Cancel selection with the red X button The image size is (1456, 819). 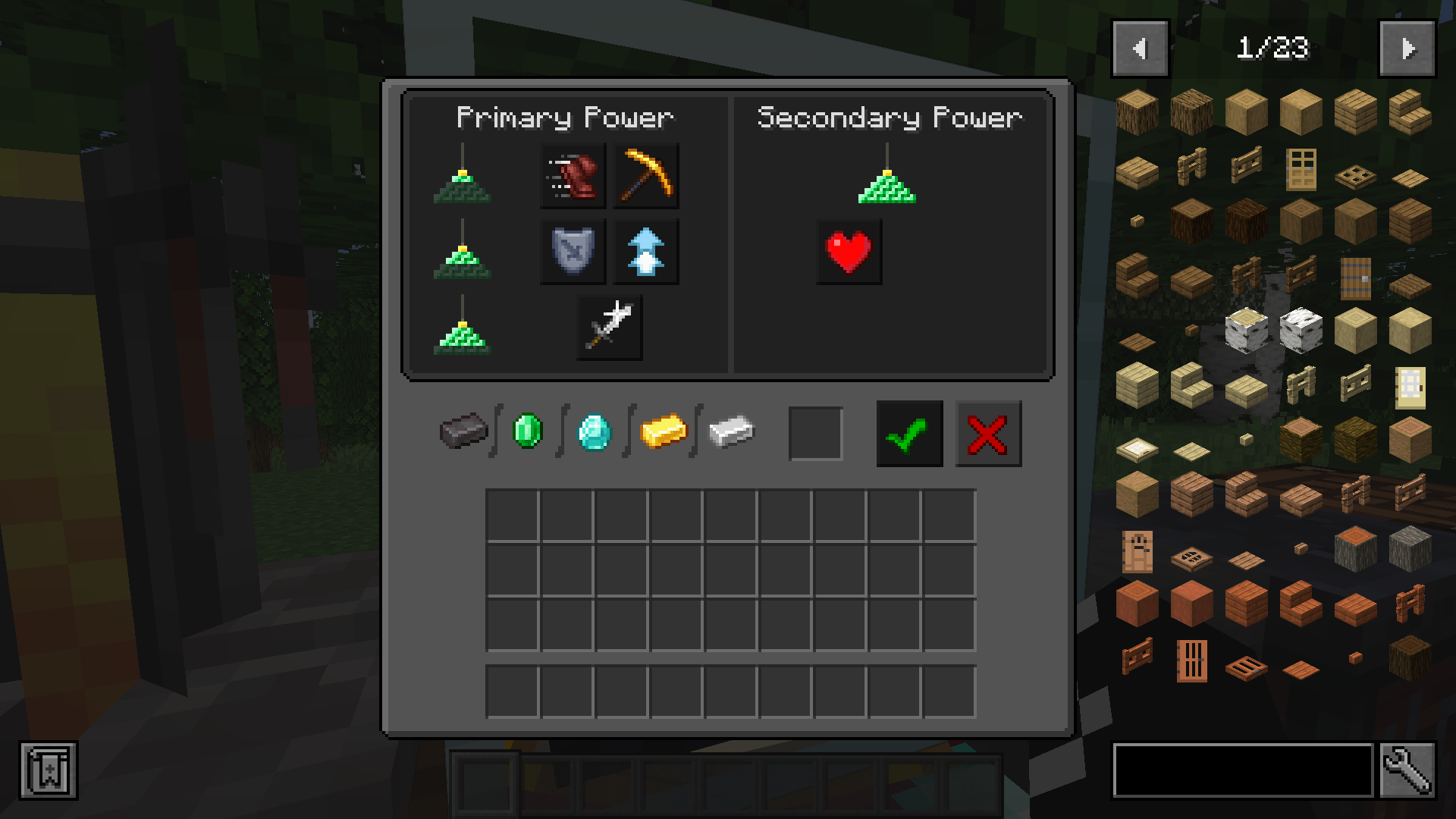tap(987, 434)
